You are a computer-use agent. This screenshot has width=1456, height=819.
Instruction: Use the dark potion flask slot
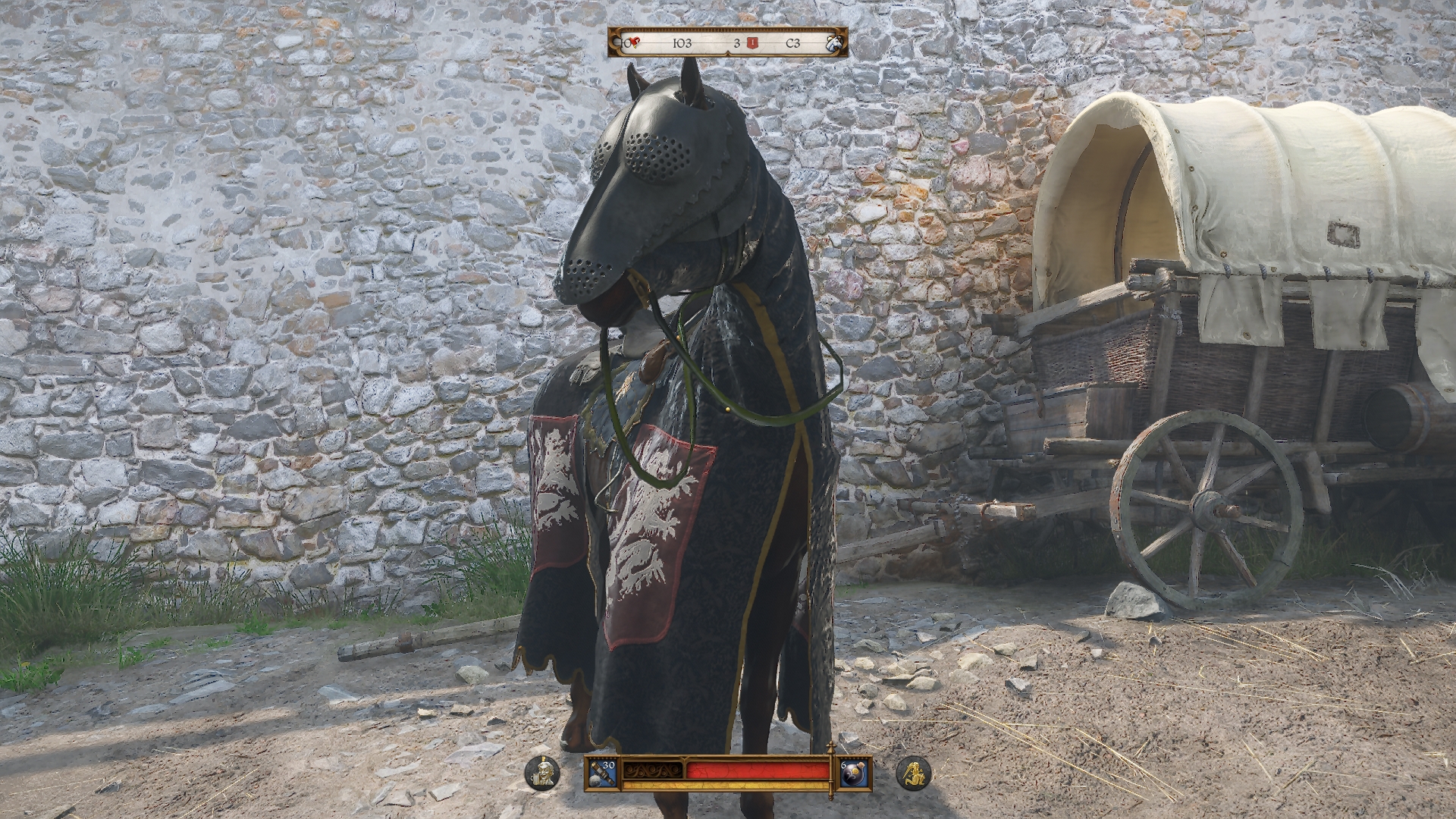[852, 773]
